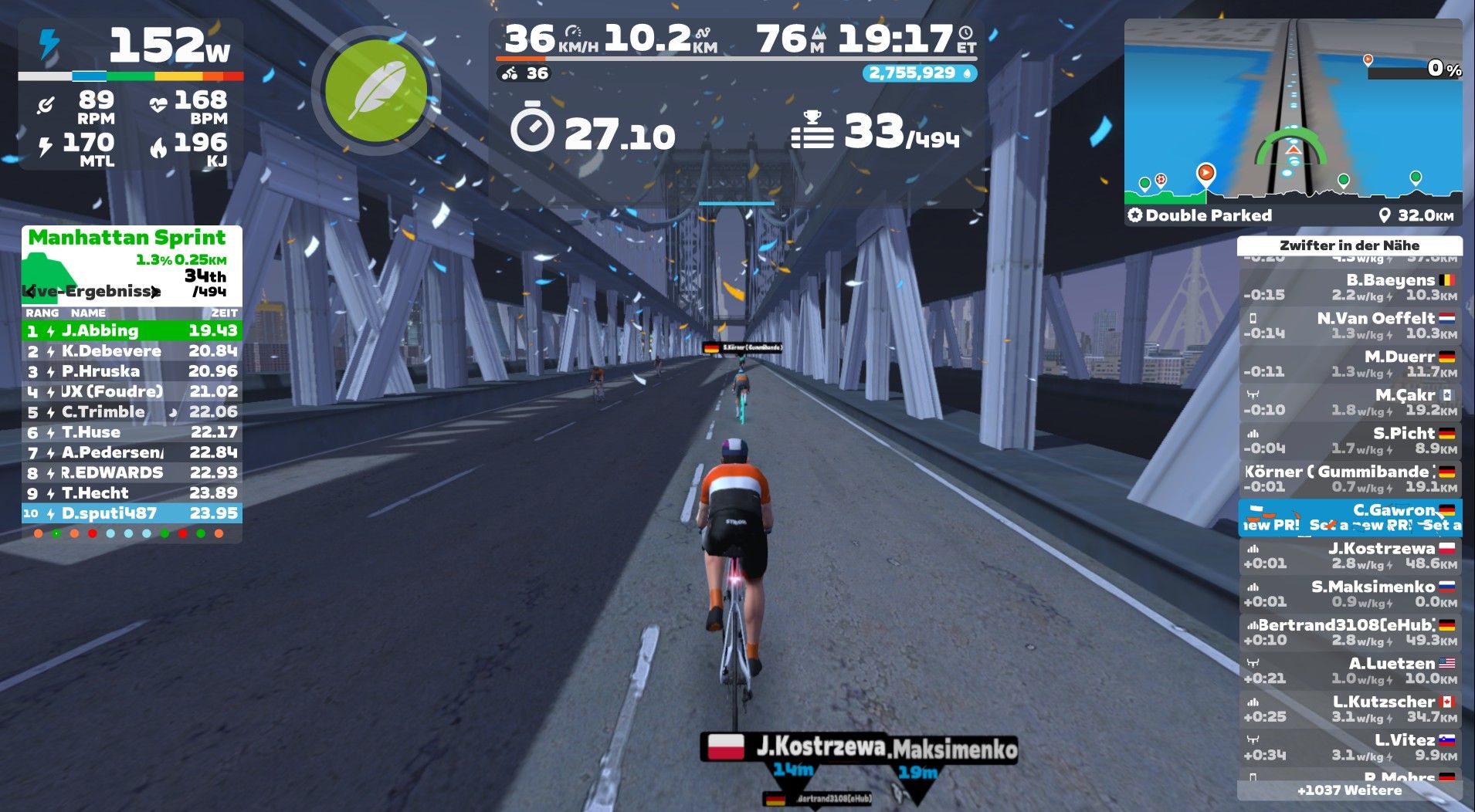Click the highlighted C.Gawron rider row
The image size is (1475, 812).
pos(1349,517)
